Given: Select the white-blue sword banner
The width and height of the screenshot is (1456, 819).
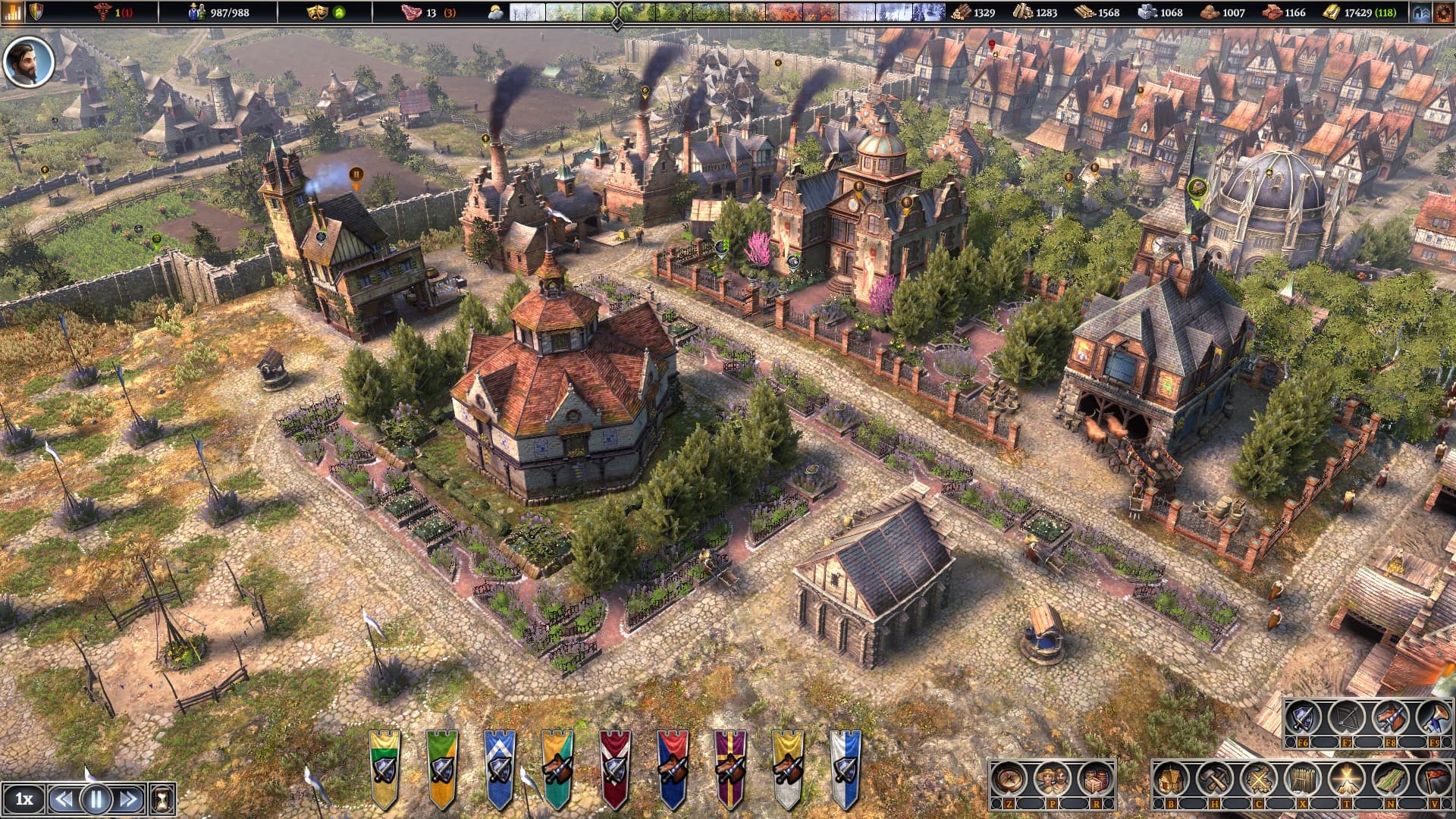Looking at the screenshot, I should coord(846,769).
